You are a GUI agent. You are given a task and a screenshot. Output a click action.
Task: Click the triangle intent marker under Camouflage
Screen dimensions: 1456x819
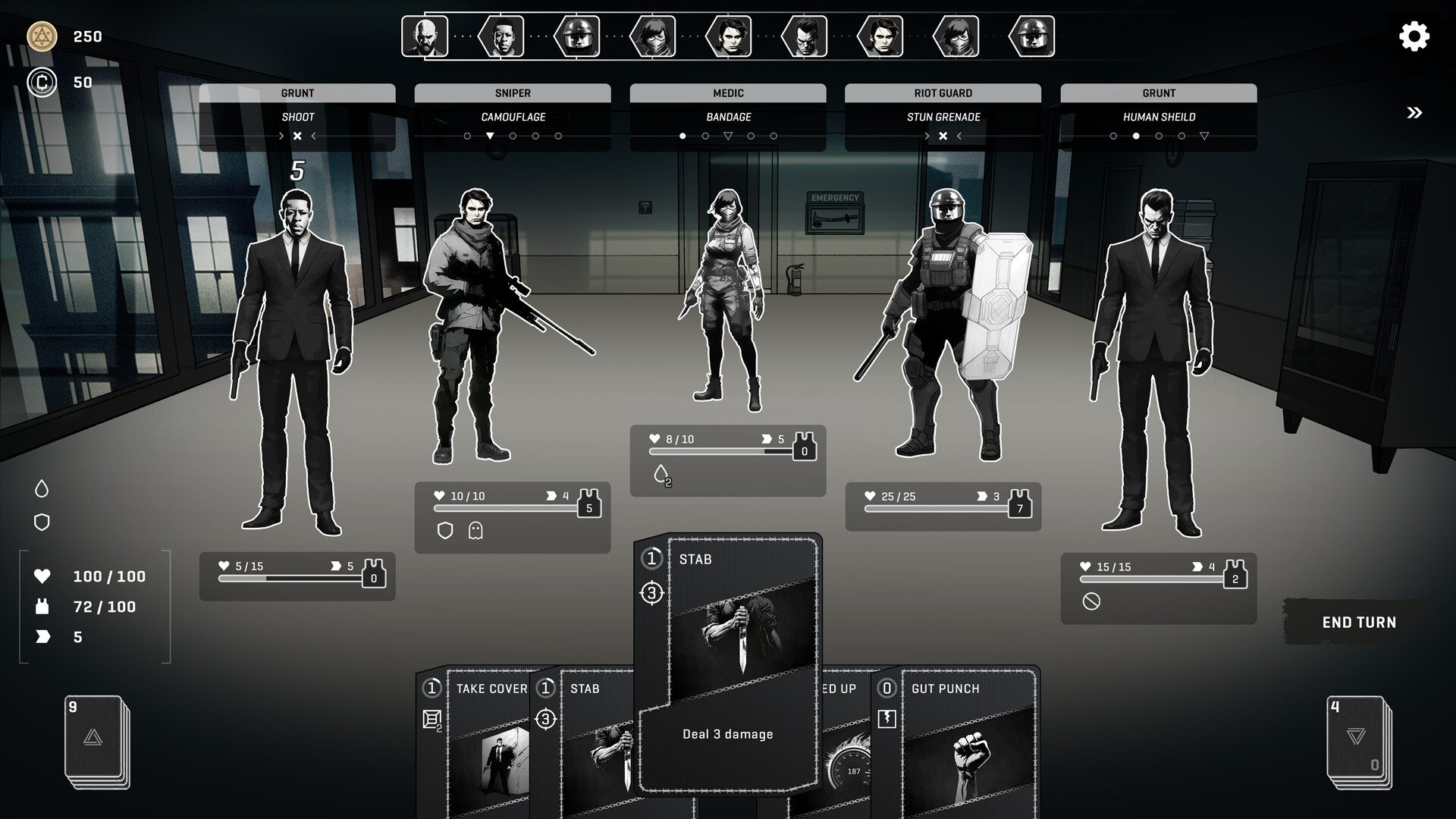point(489,136)
